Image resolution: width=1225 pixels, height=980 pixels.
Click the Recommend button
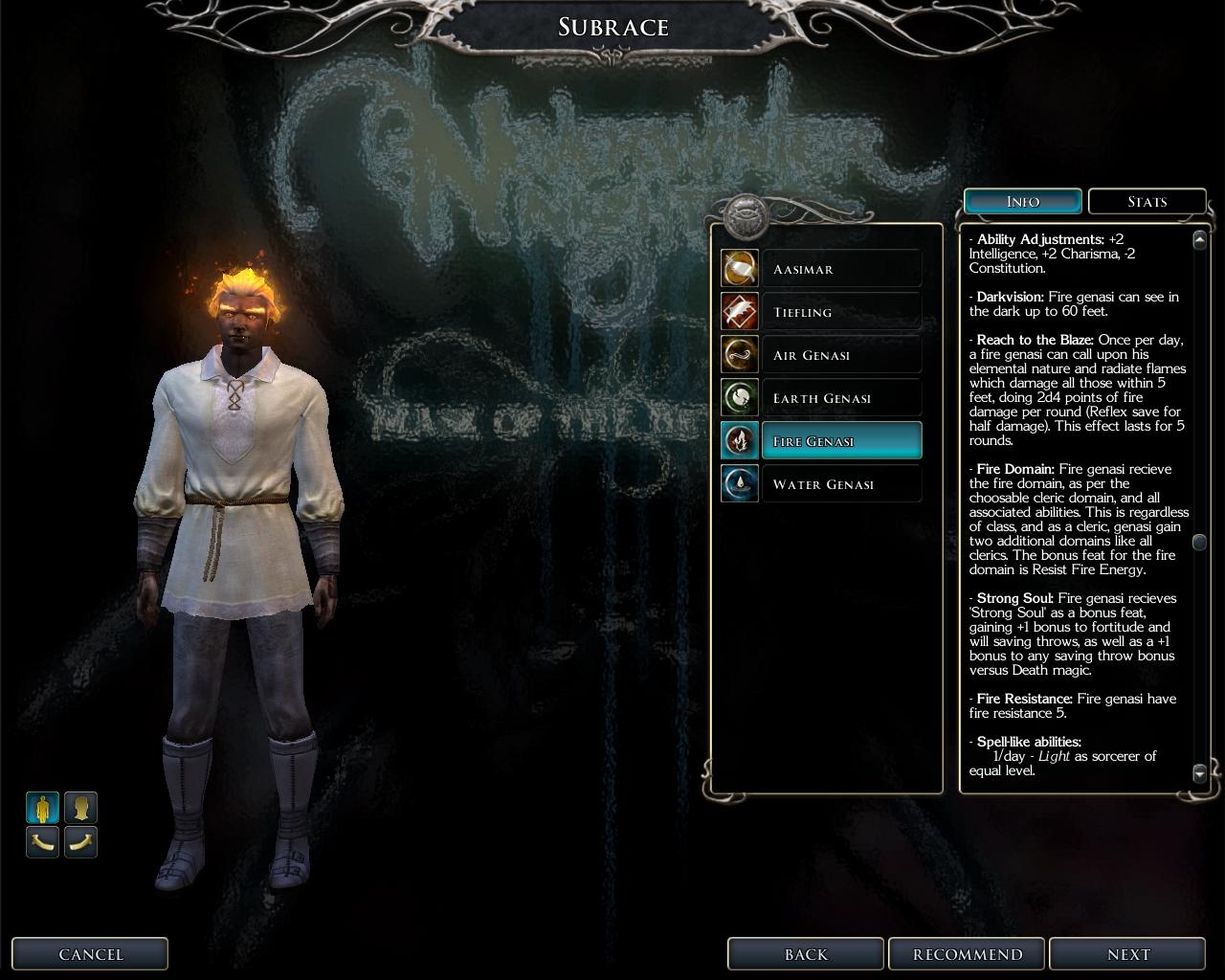[x=967, y=954]
